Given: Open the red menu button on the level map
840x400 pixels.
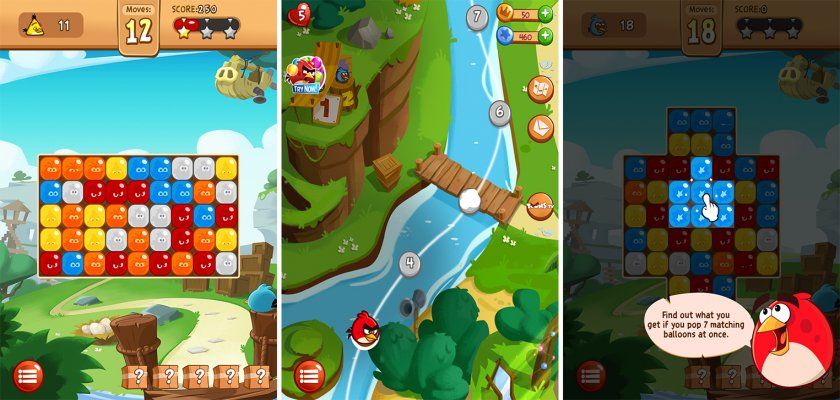Looking at the screenshot, I should tap(309, 376).
